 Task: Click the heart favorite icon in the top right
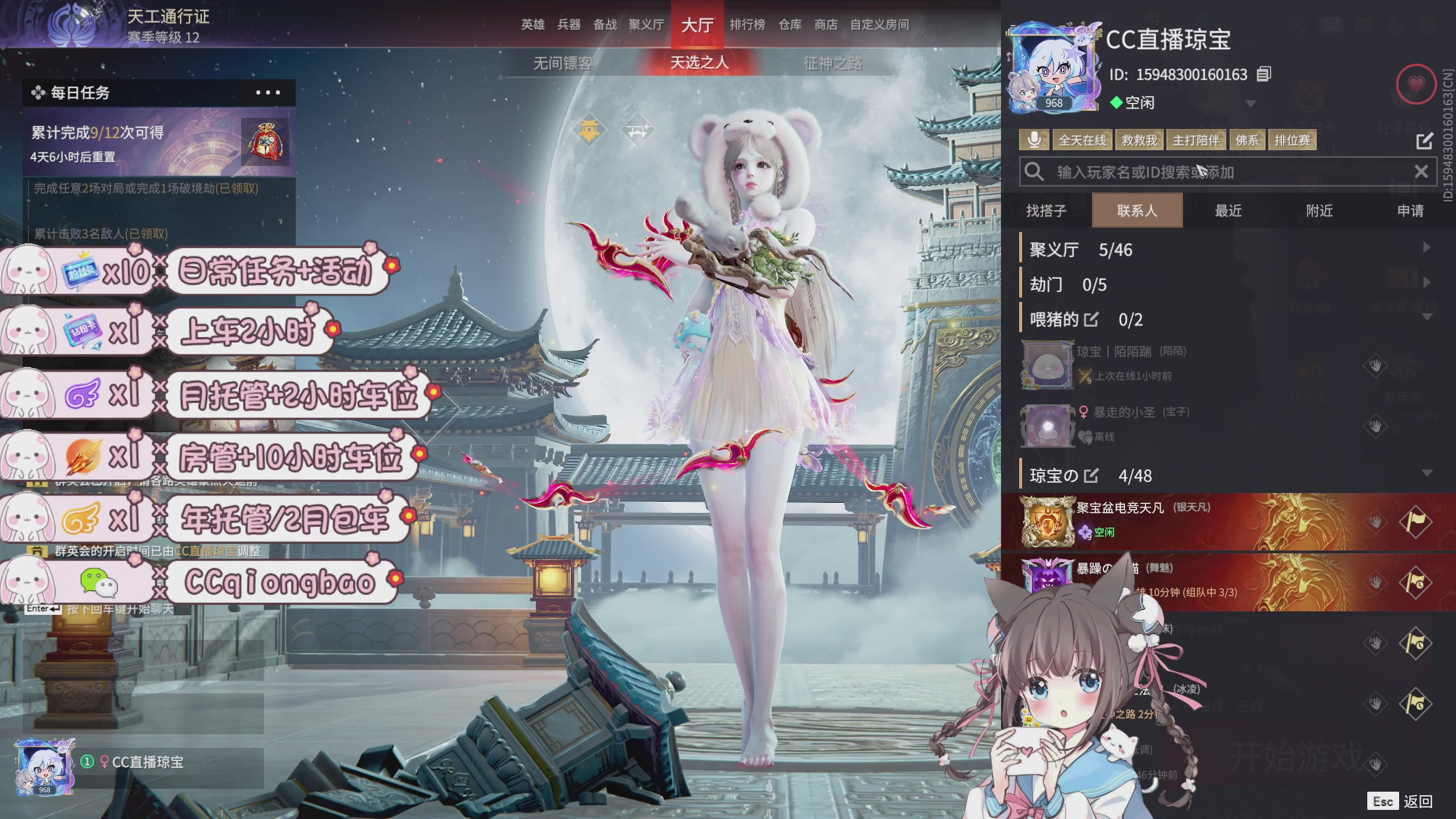tap(1416, 84)
